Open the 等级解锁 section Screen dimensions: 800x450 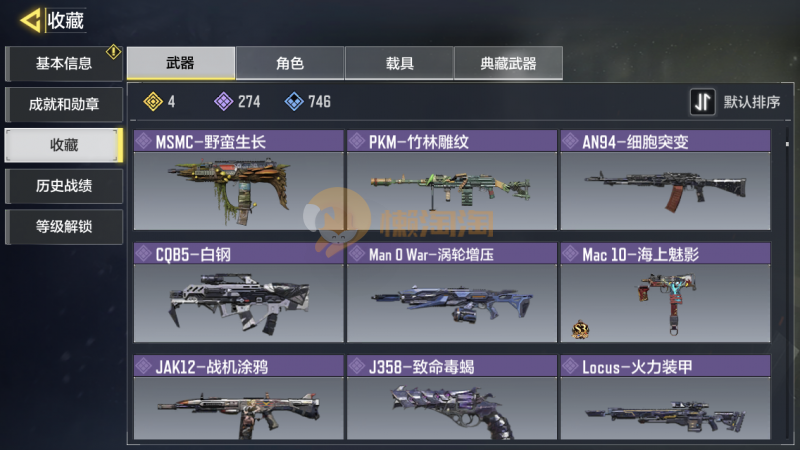[64, 226]
